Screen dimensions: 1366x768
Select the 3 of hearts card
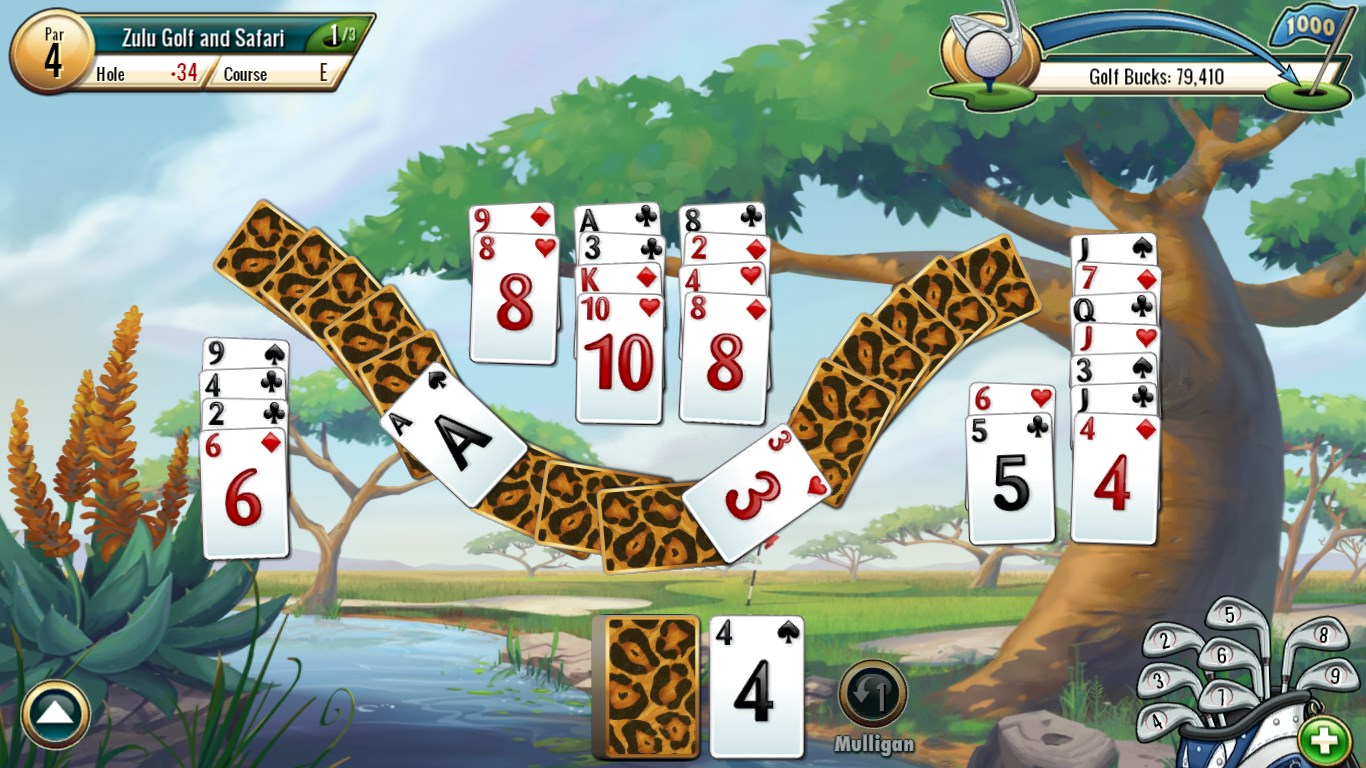click(x=755, y=487)
